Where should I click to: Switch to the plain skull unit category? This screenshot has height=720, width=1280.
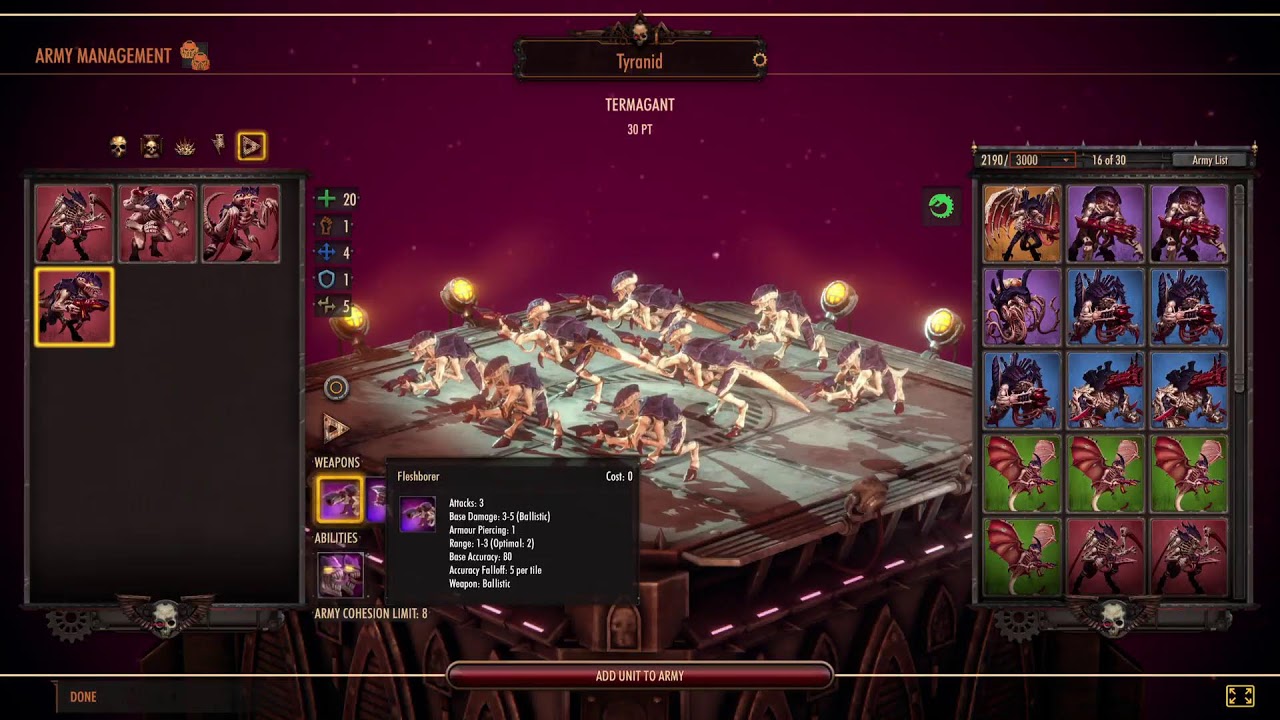(x=118, y=147)
